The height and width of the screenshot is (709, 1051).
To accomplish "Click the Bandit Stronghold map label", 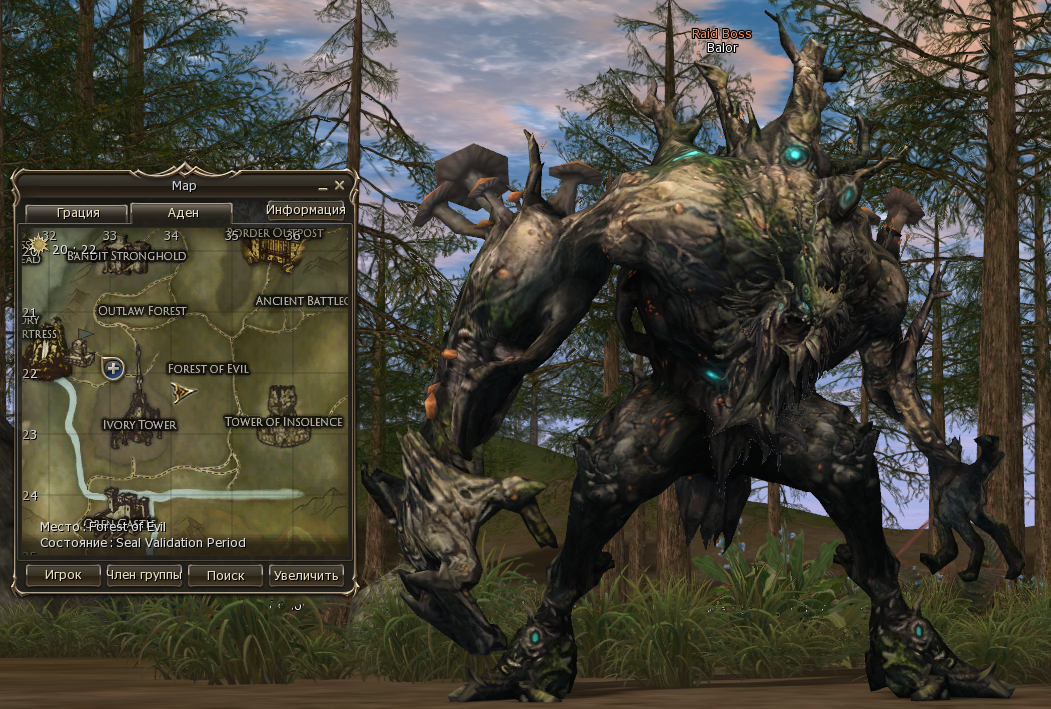I will pyautogui.click(x=127, y=256).
